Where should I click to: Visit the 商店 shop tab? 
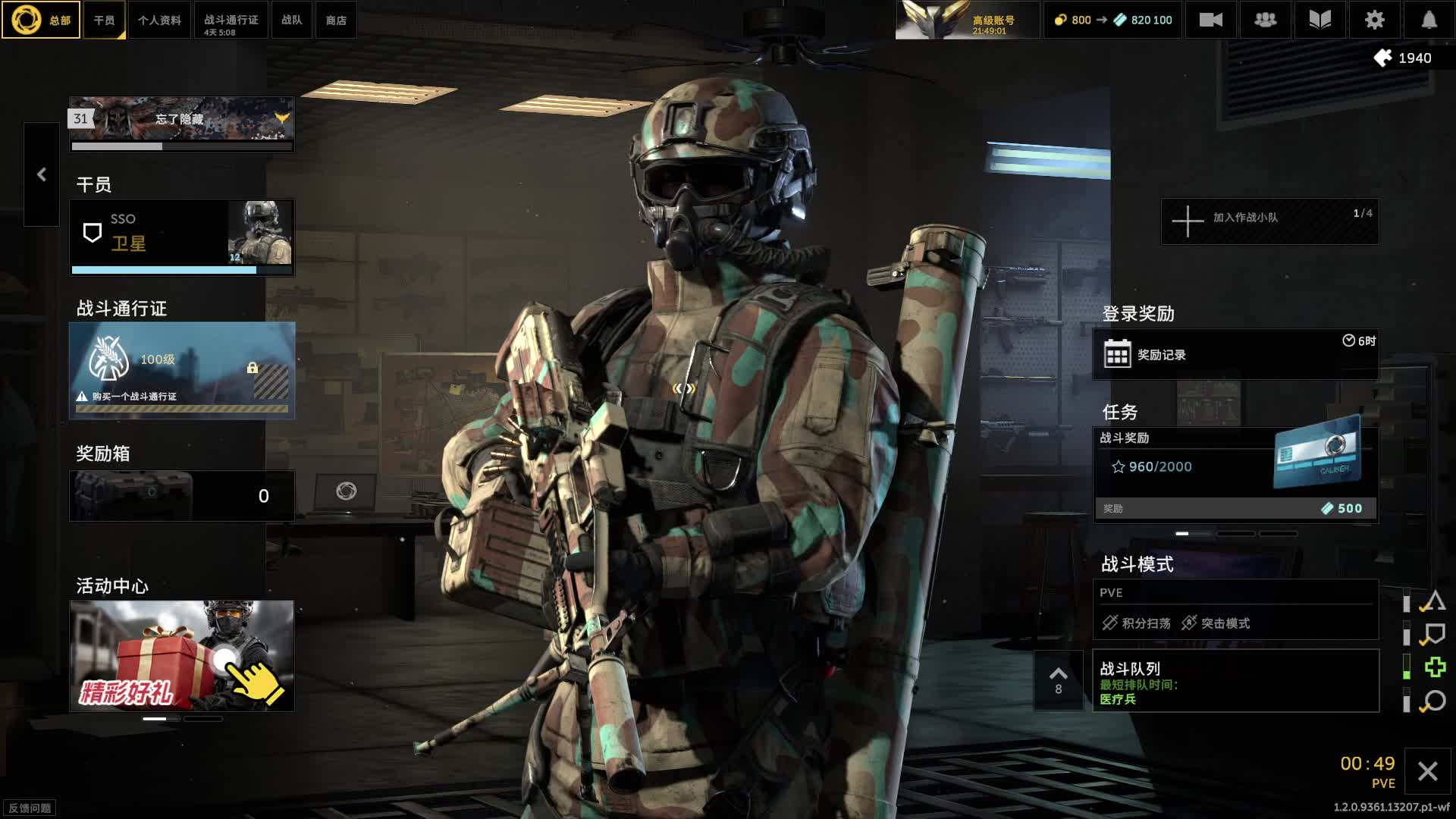click(336, 20)
